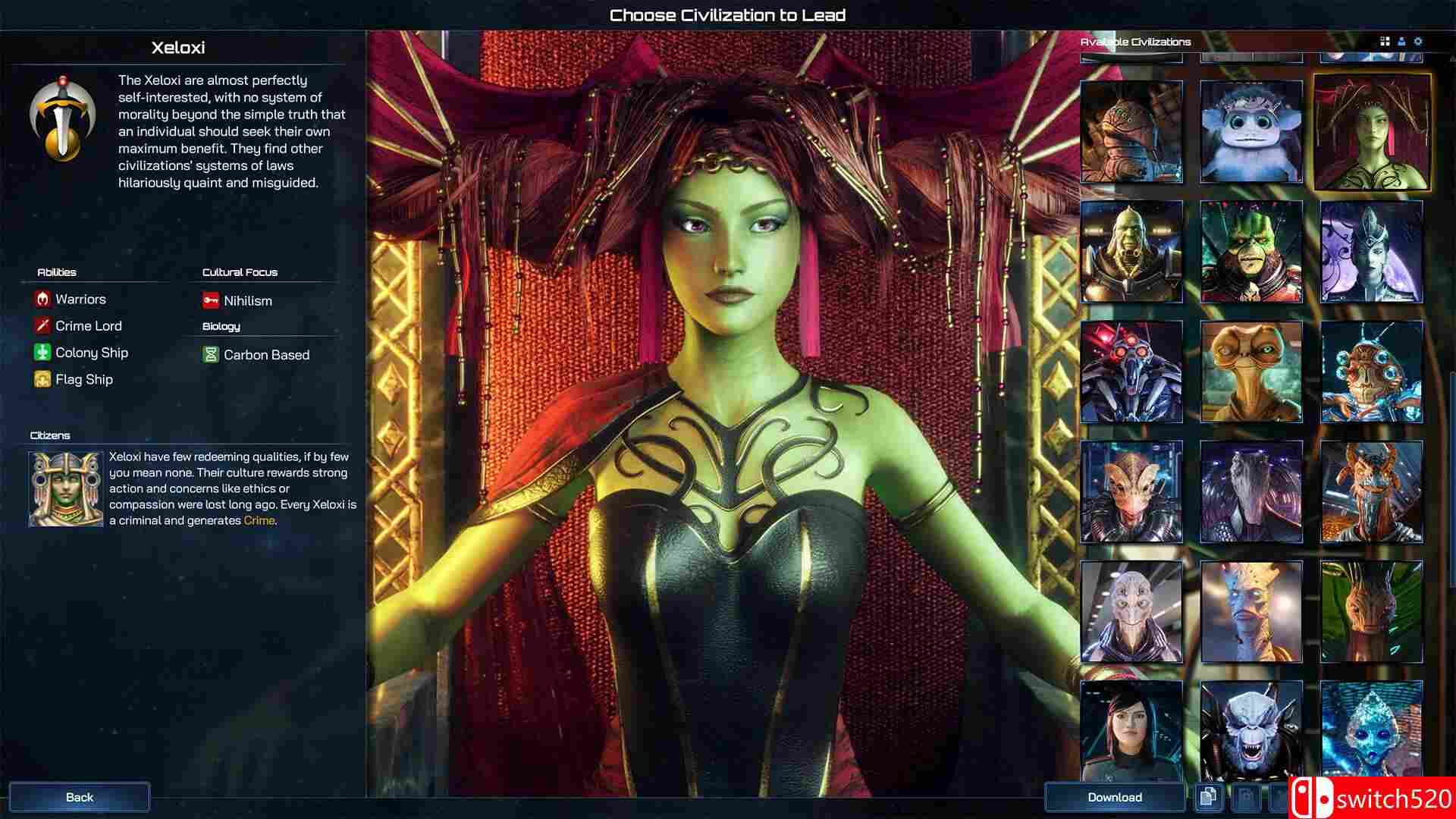Image resolution: width=1456 pixels, height=819 pixels.
Task: Click the Crime Lord ability icon
Action: pos(42,325)
